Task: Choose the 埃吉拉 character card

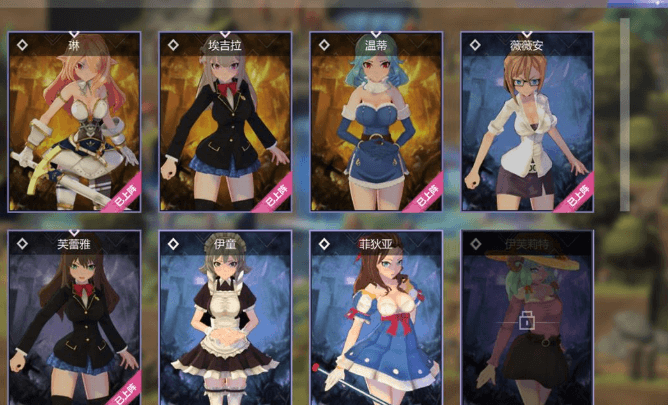Action: coord(225,122)
